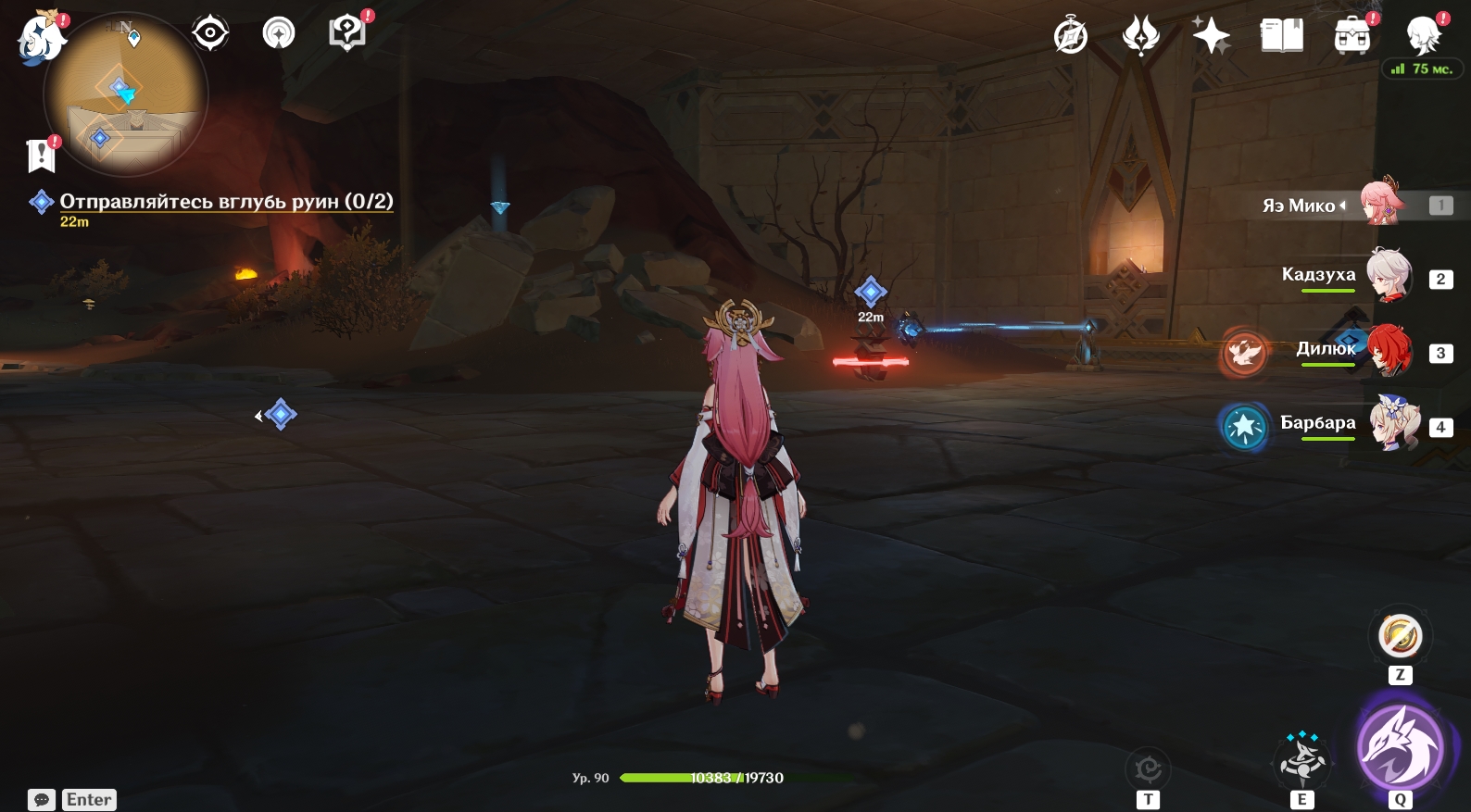Open the quest log banner icon

42,156
